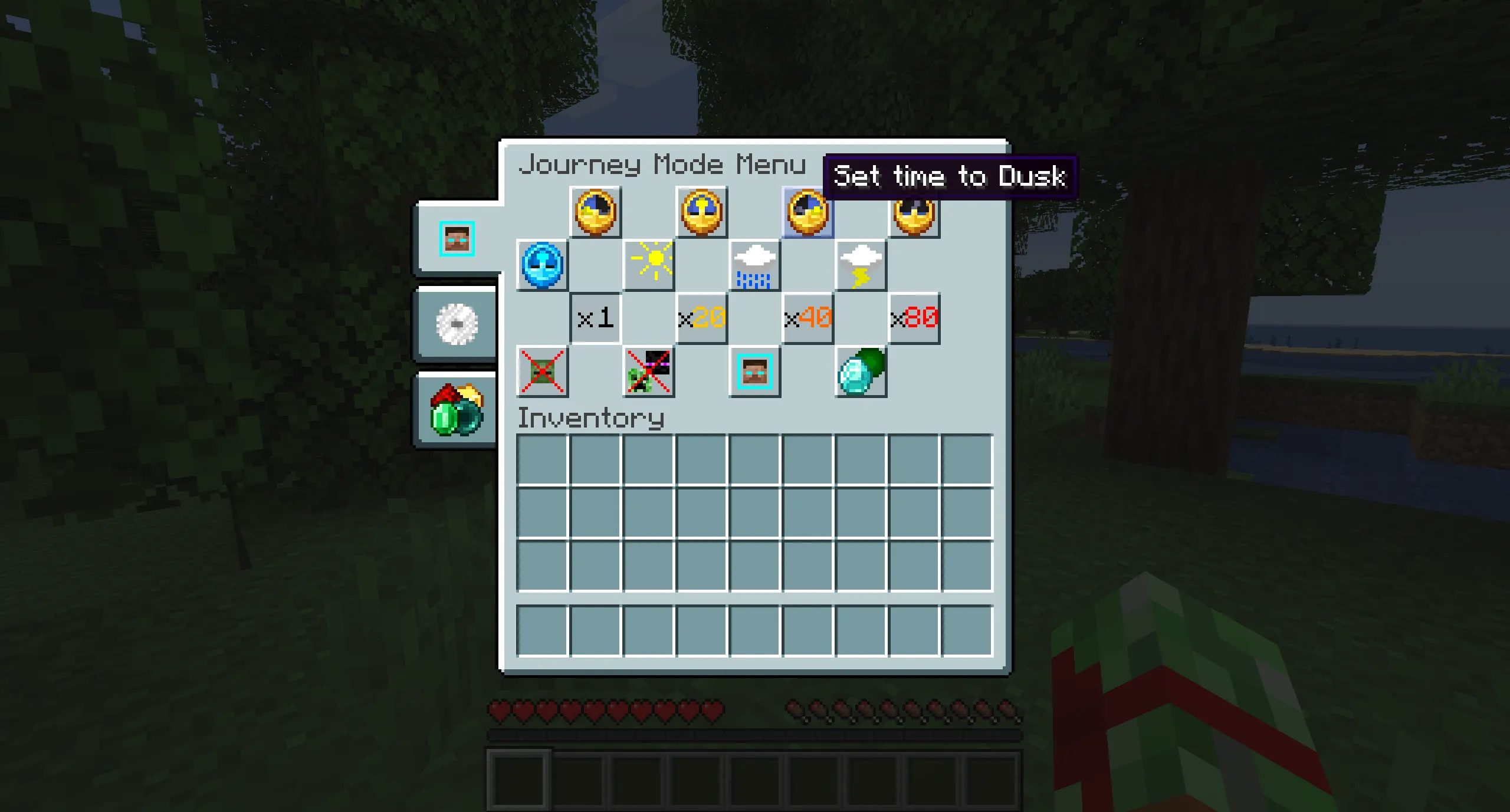
Task: Select the noon clock icon
Action: point(702,213)
